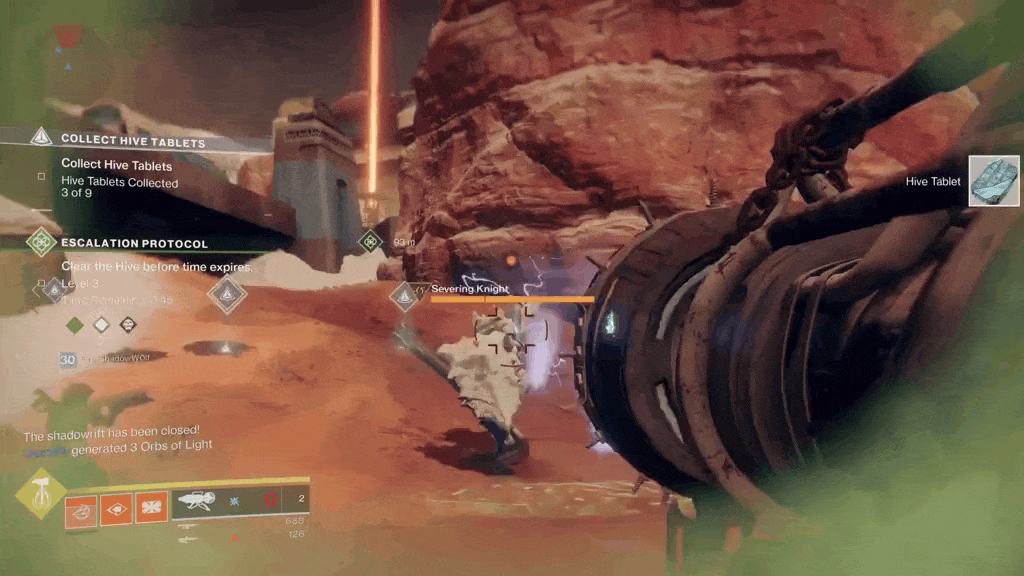
Task: Click the 93 m objective waypoint marker
Action: pyautogui.click(x=370, y=241)
